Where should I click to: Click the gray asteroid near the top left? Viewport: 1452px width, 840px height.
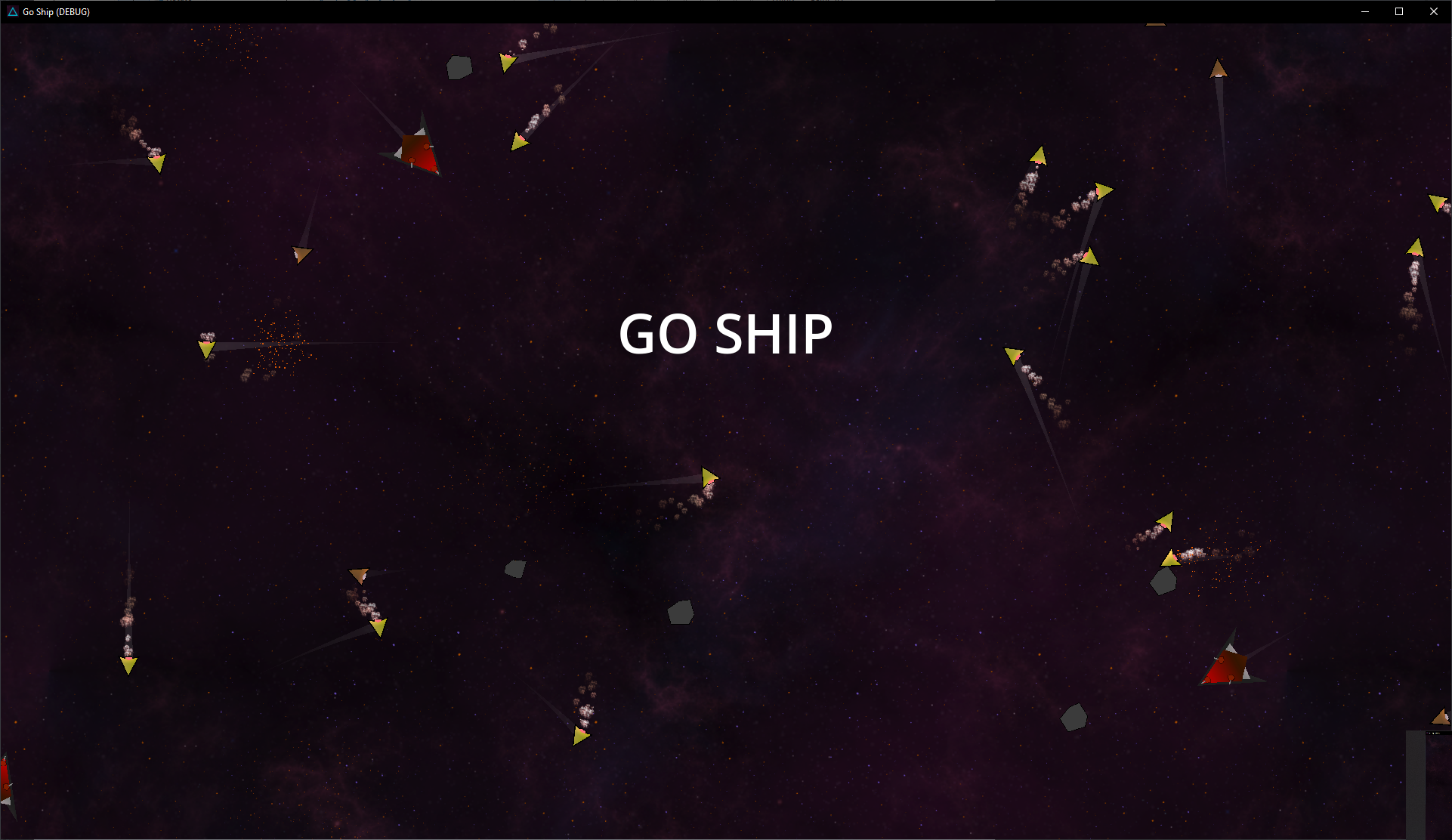tap(459, 66)
